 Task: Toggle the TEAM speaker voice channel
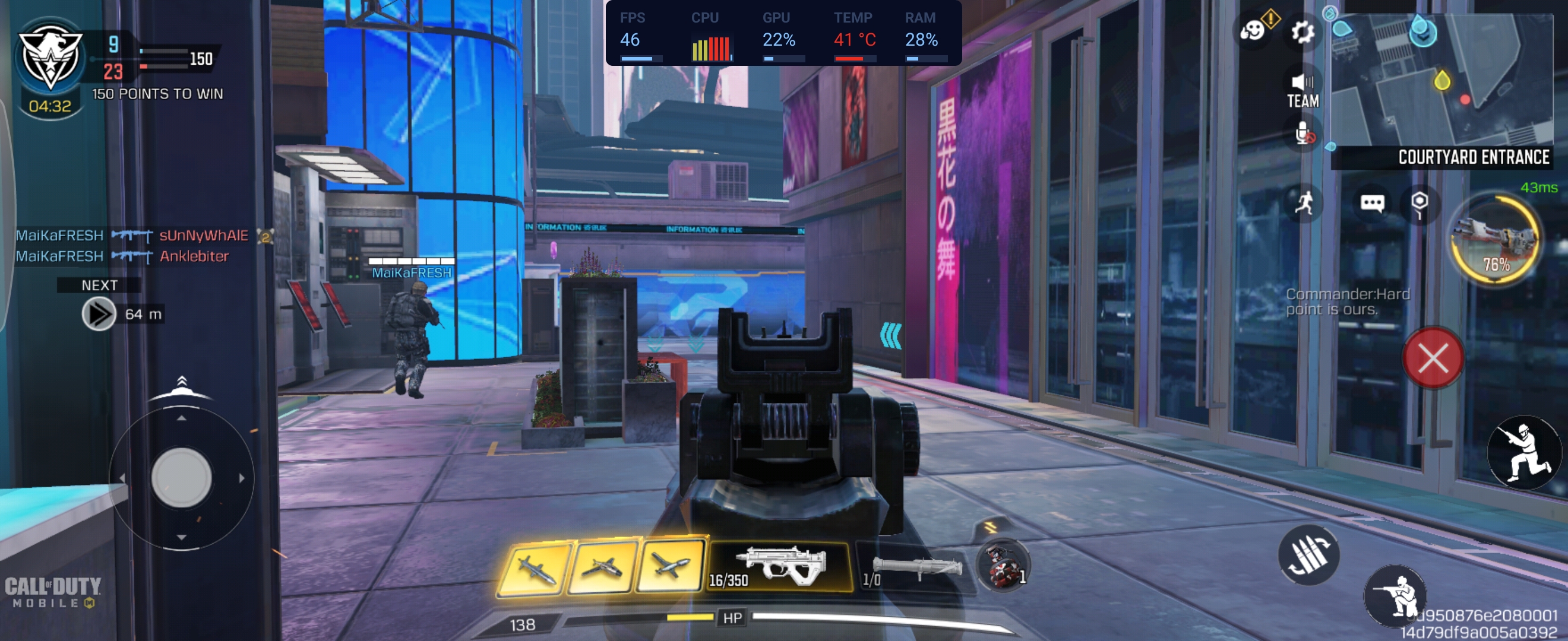[1303, 90]
